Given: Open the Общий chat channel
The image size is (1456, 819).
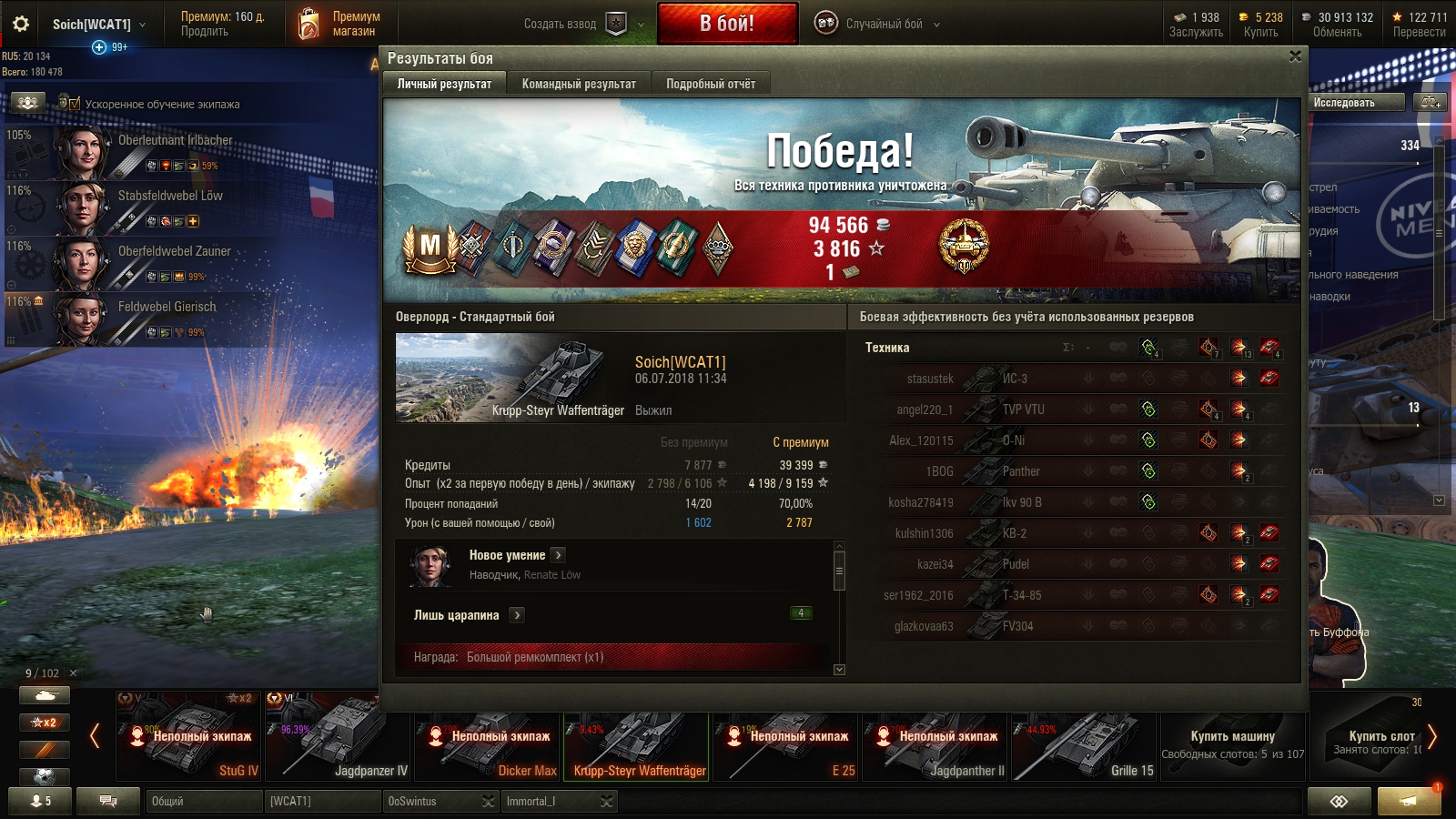Looking at the screenshot, I should tap(204, 802).
